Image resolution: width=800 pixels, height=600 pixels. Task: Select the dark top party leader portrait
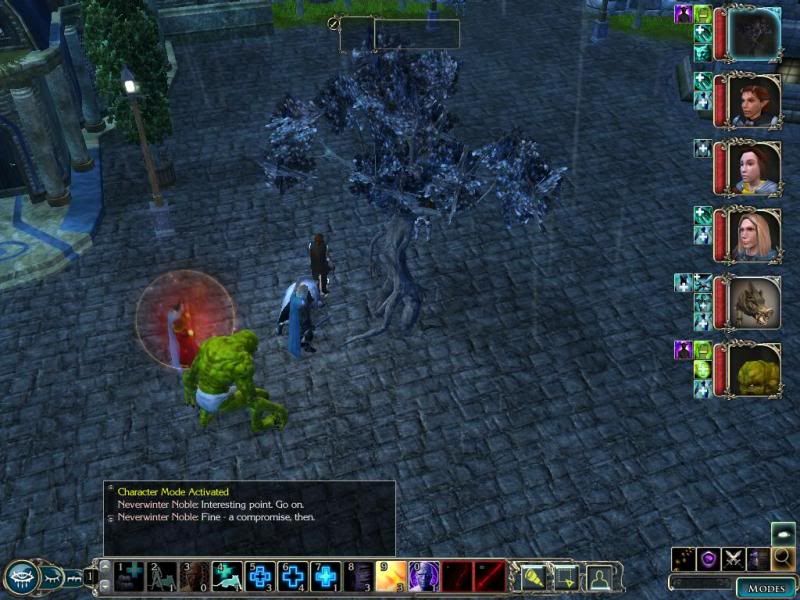(754, 34)
